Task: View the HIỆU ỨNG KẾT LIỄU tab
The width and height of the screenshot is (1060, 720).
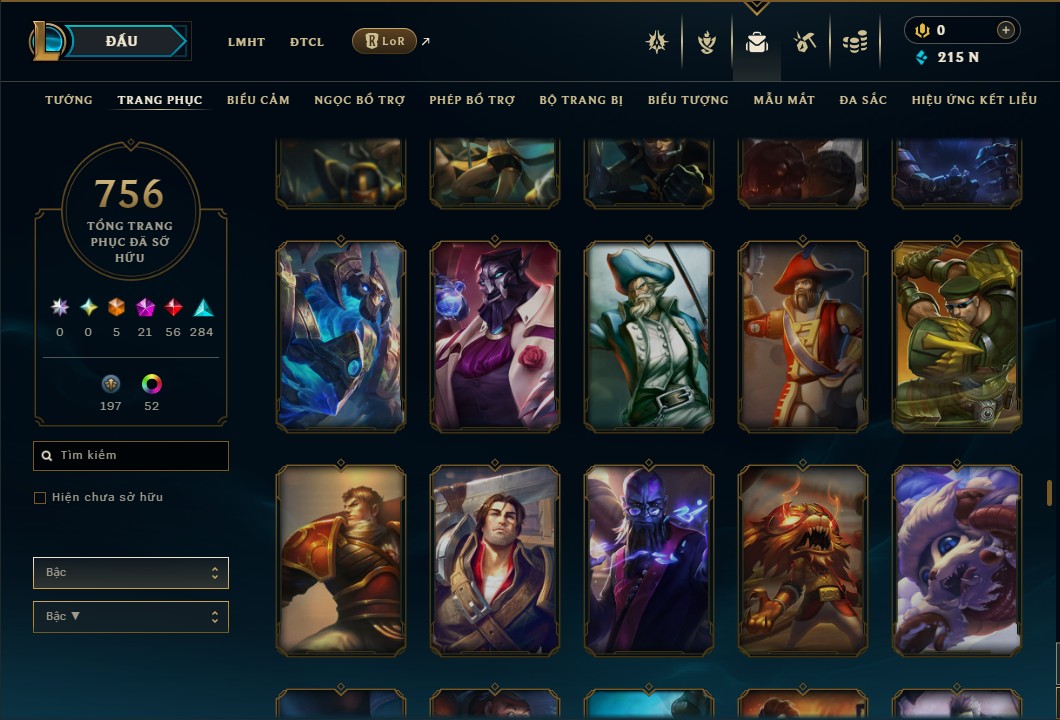Action: [974, 100]
